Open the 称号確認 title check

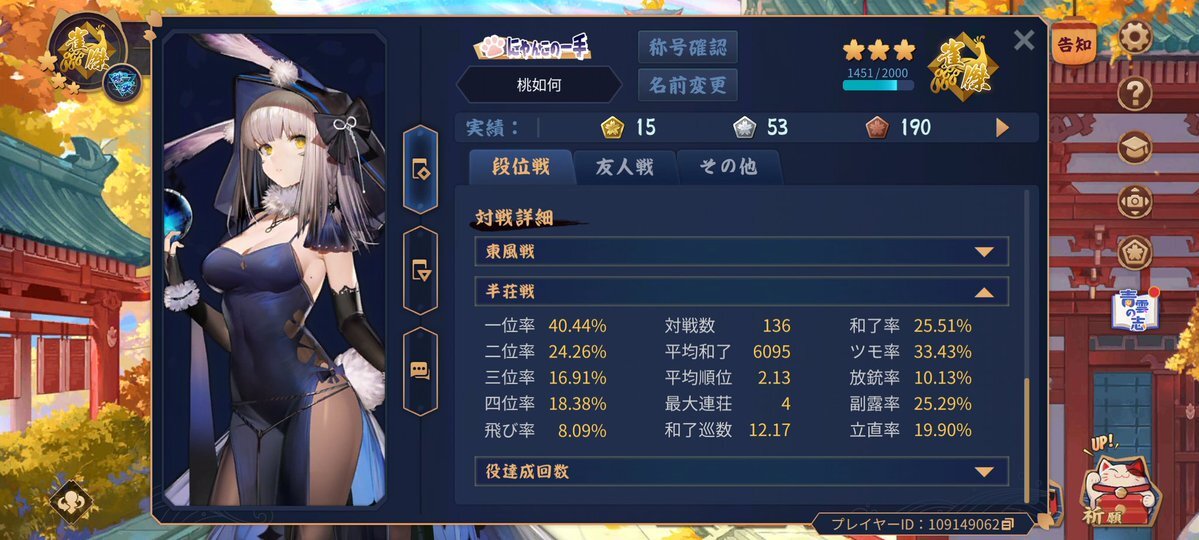coord(687,46)
